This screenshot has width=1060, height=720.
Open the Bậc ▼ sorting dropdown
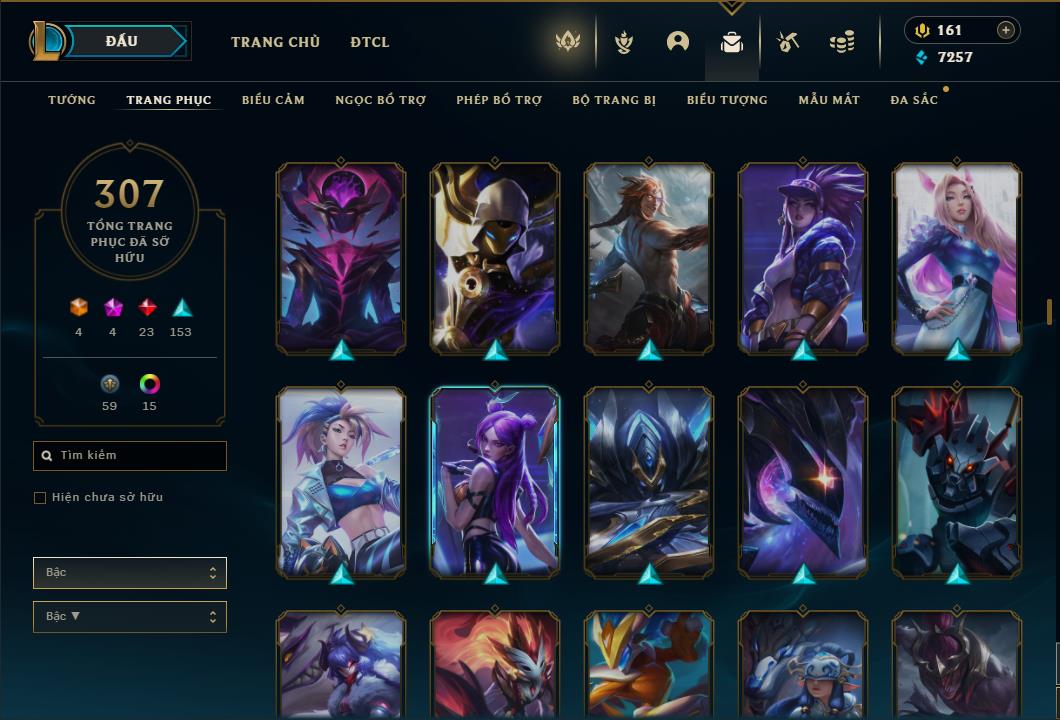(x=130, y=617)
